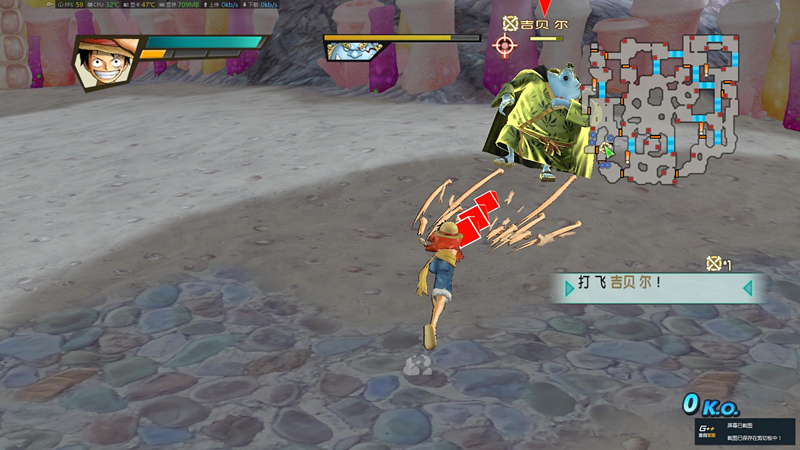Open the screenshot saved notification
The width and height of the screenshot is (800, 450).
747,431
